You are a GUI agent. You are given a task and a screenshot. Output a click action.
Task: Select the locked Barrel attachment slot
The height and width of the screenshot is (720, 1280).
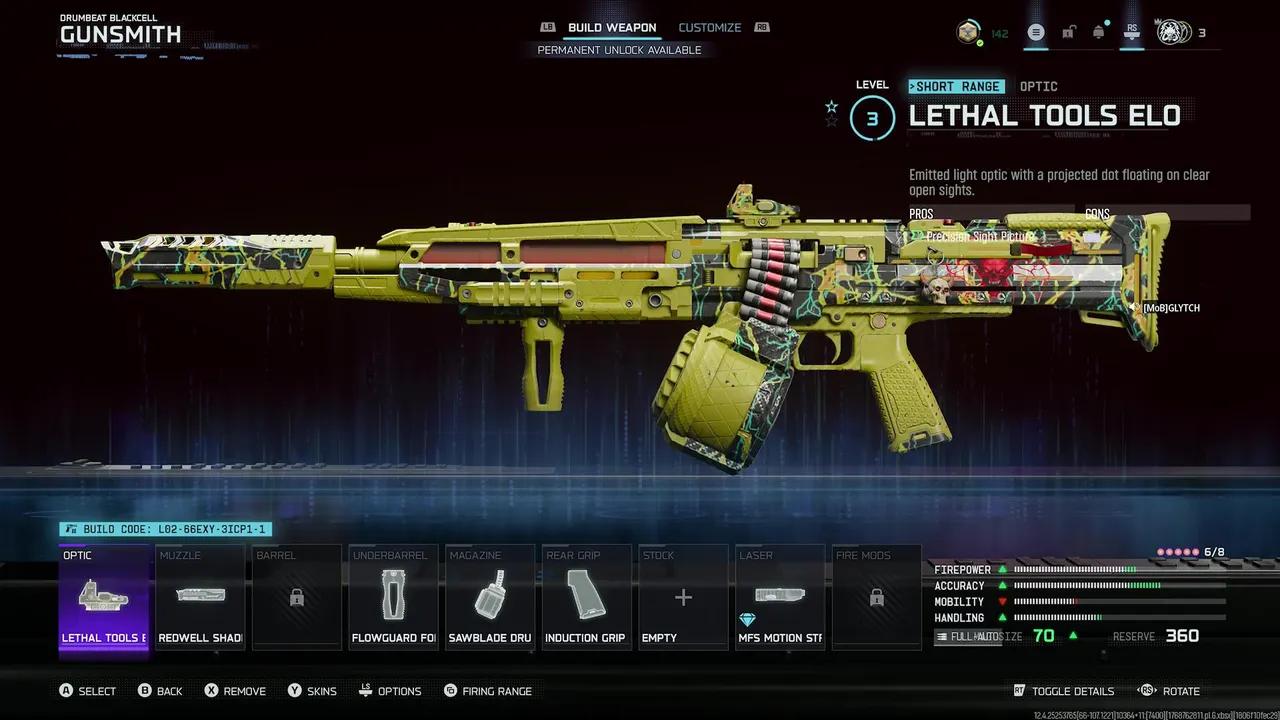[x=297, y=598]
